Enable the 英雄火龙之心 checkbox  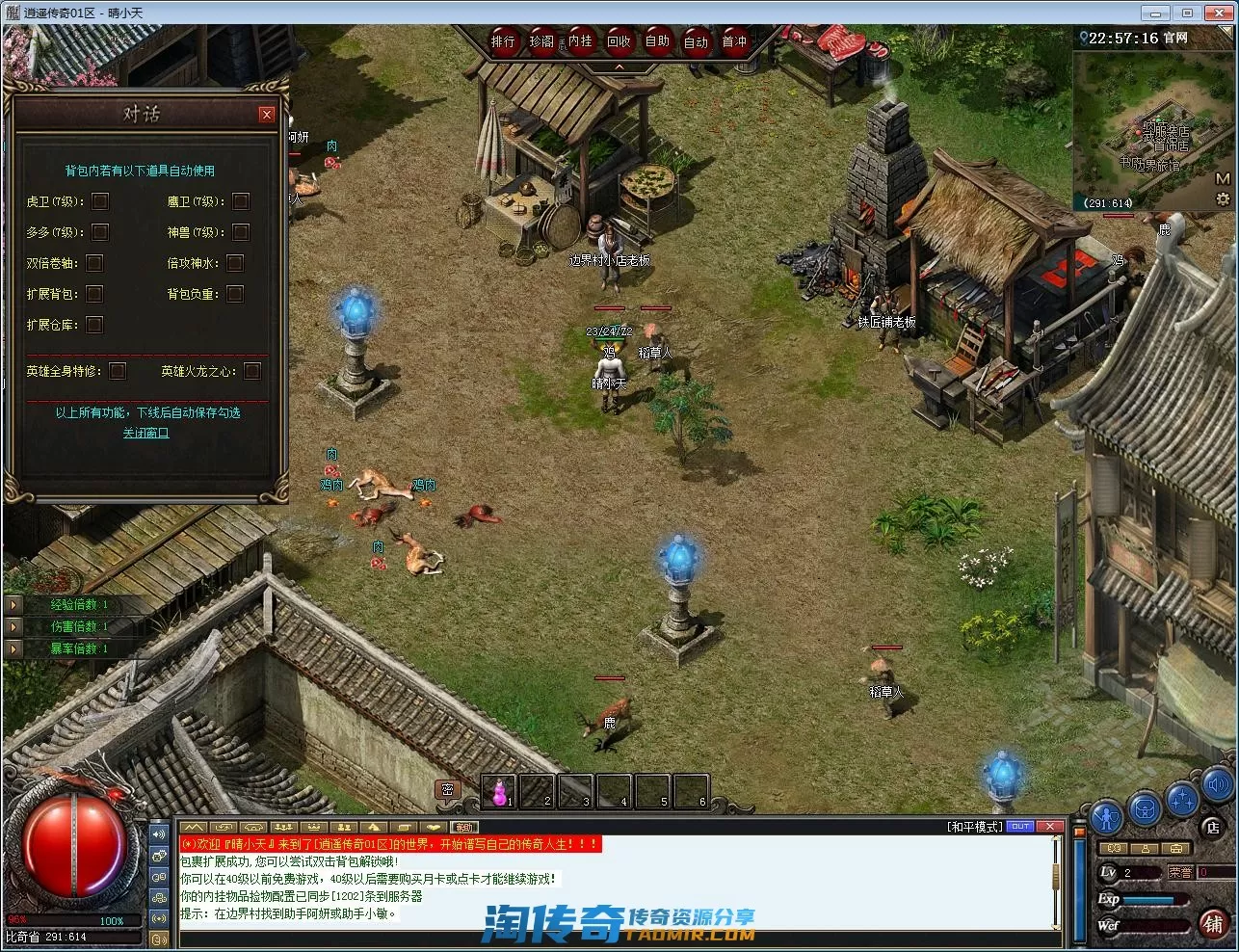(x=252, y=371)
